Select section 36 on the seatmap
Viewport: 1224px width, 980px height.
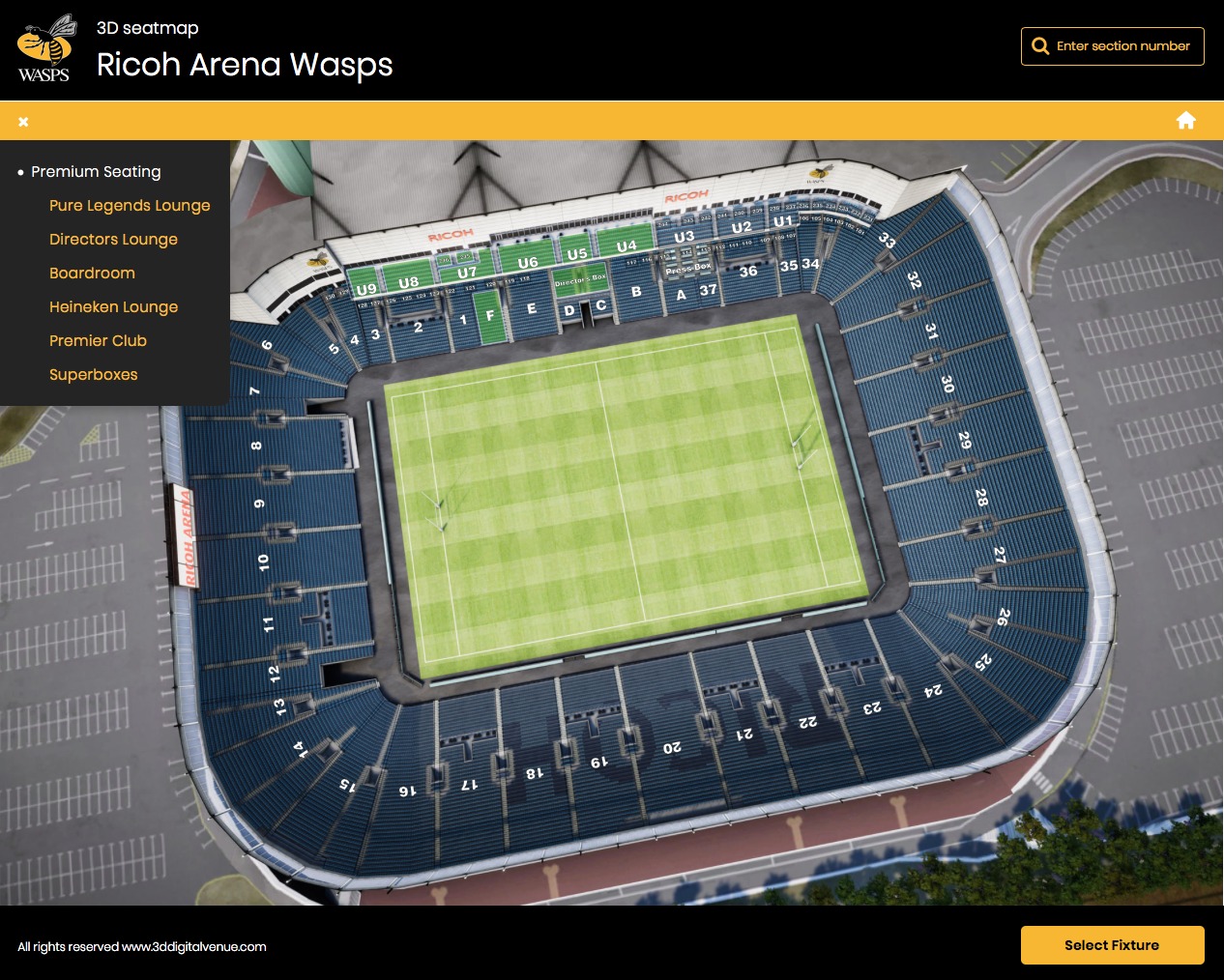(x=748, y=272)
